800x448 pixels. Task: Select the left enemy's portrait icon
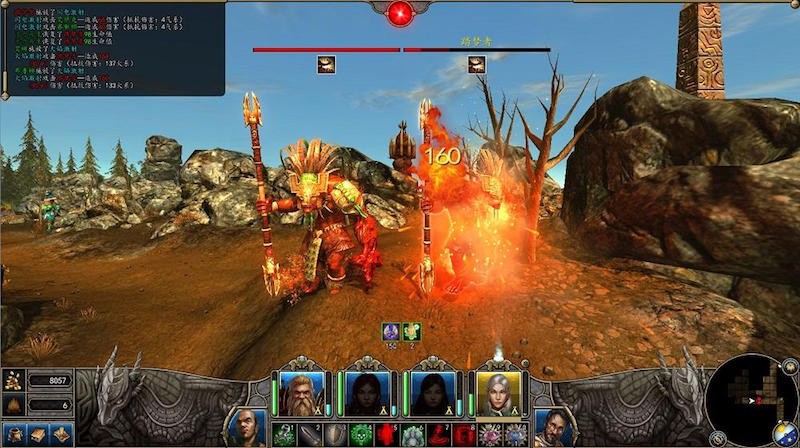326,64
